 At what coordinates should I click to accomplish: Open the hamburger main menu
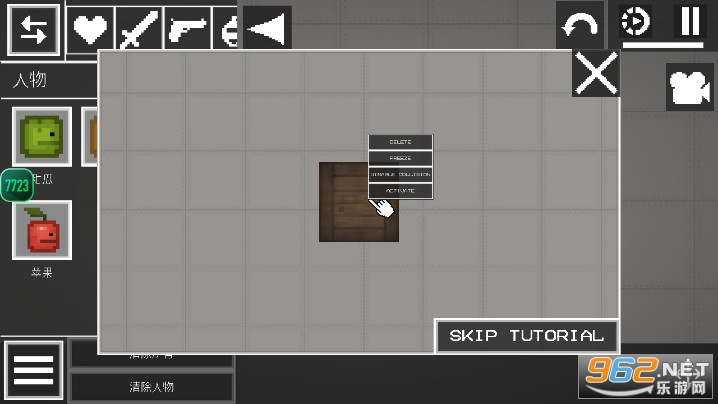(33, 371)
